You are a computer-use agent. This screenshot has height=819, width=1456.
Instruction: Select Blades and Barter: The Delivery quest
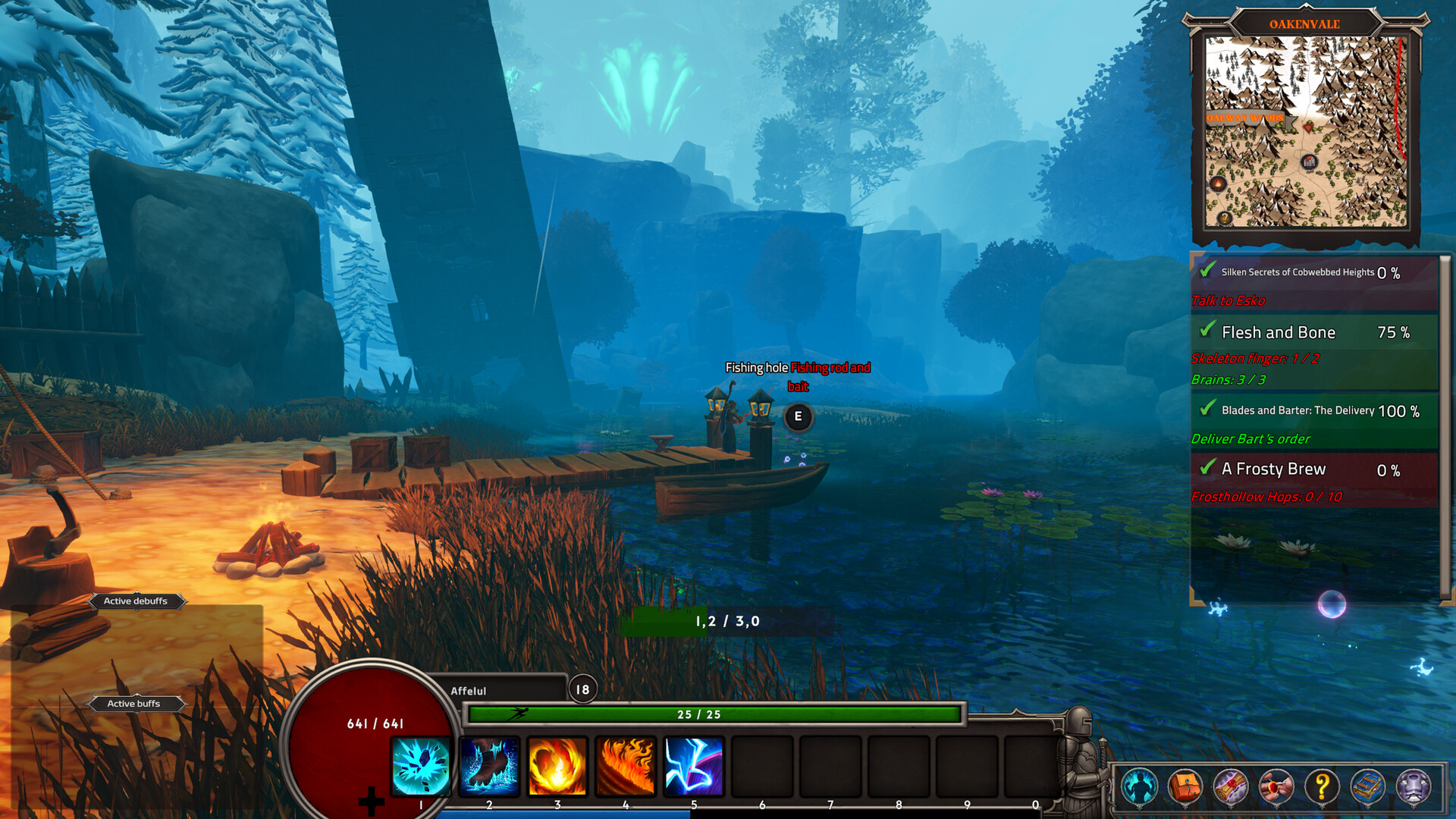[1298, 410]
